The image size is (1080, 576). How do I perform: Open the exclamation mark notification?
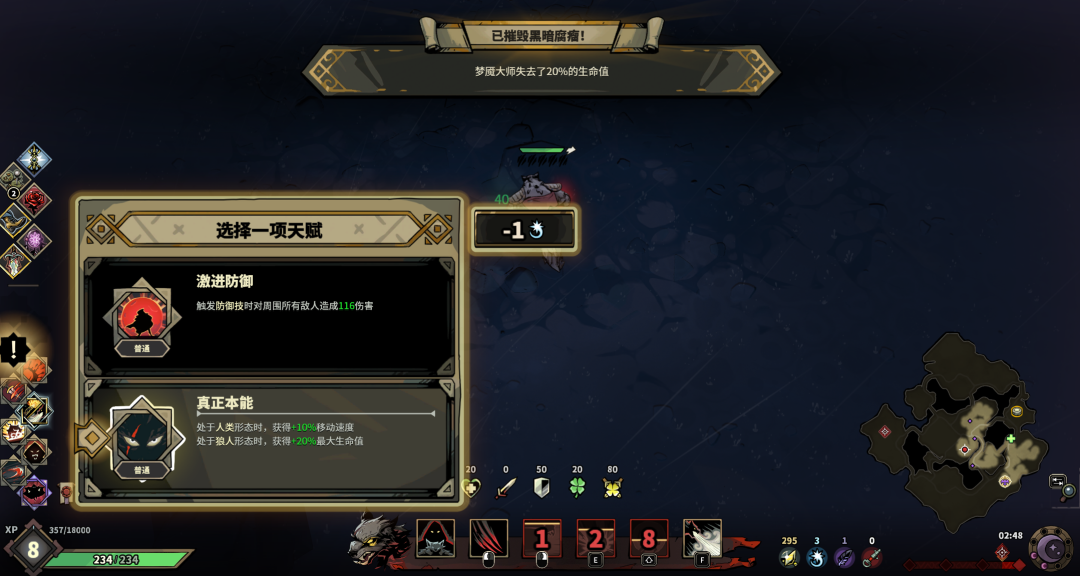tap(15, 350)
